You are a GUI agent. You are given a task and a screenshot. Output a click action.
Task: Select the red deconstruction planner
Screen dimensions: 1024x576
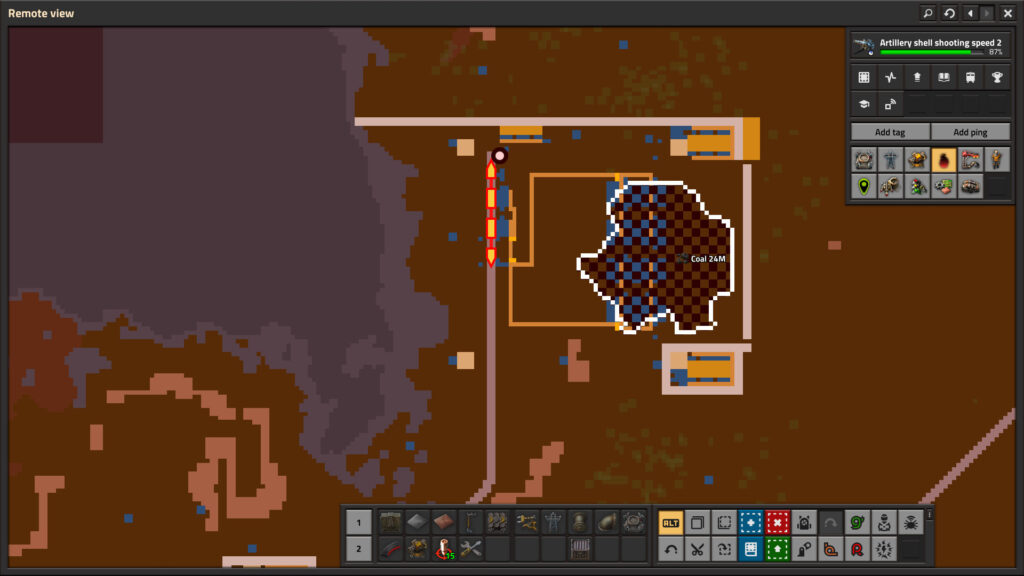778,523
